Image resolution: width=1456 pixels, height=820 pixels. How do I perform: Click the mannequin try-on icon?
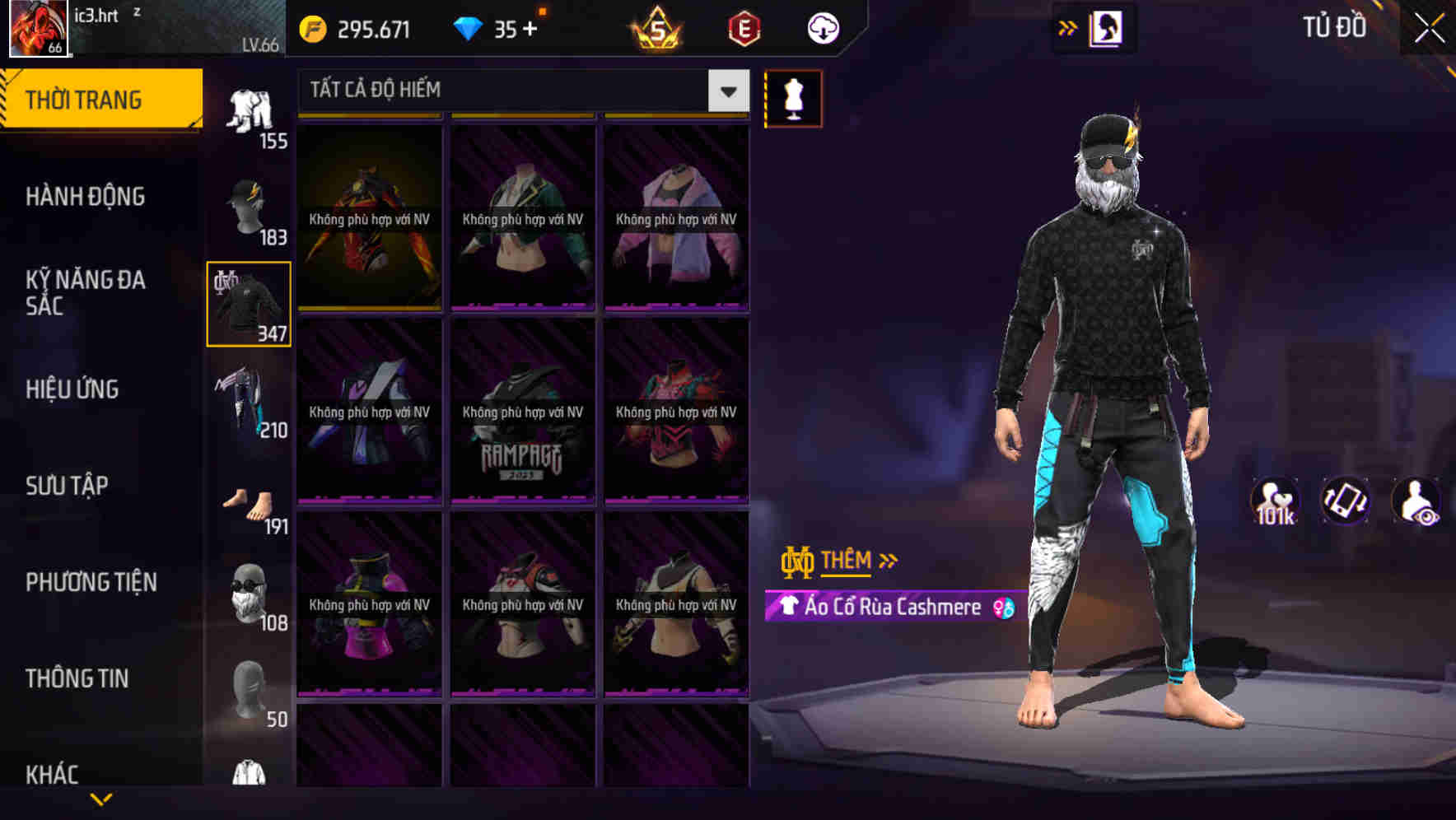click(x=793, y=97)
